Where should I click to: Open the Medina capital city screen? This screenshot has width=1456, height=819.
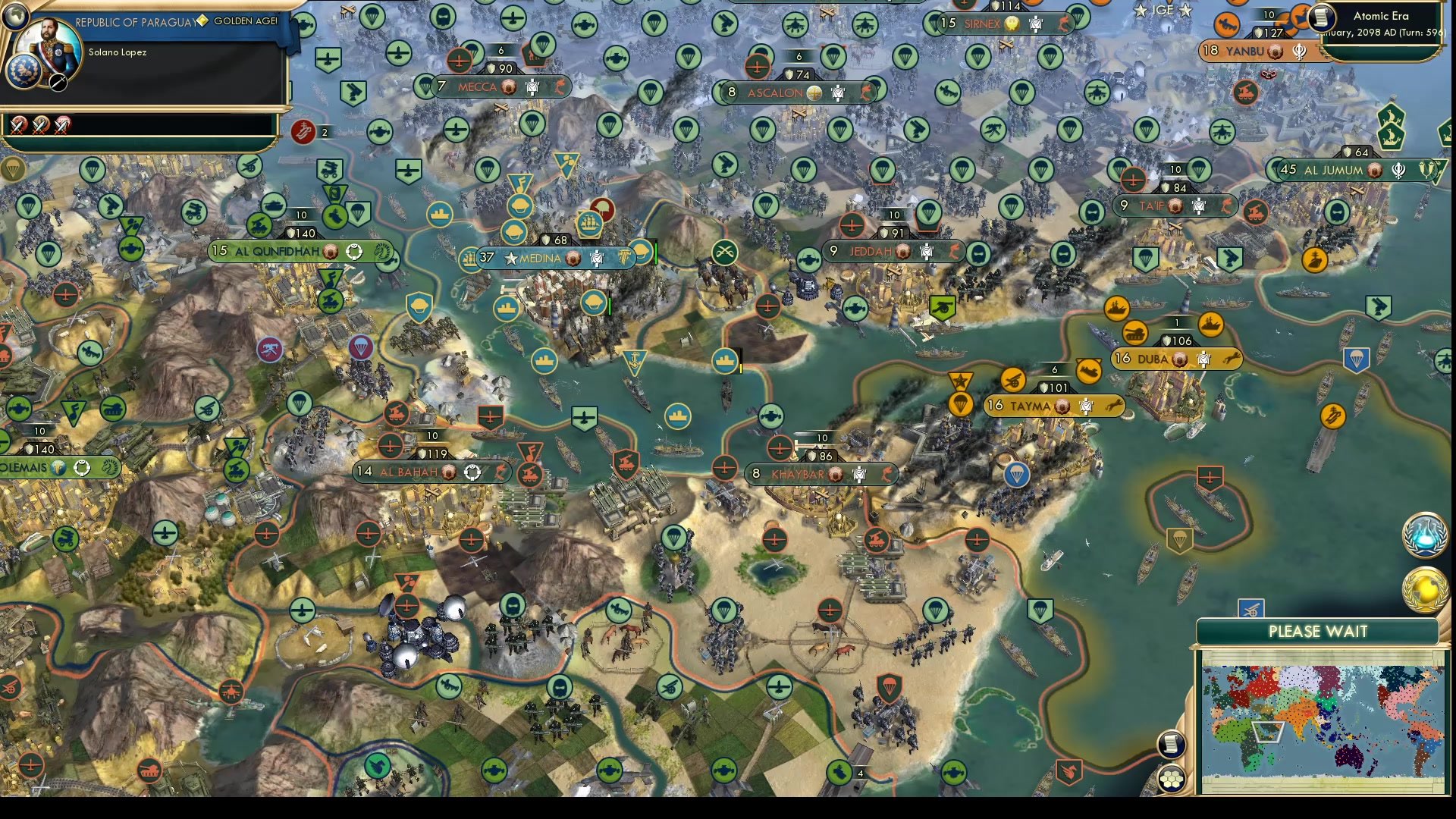coord(540,259)
